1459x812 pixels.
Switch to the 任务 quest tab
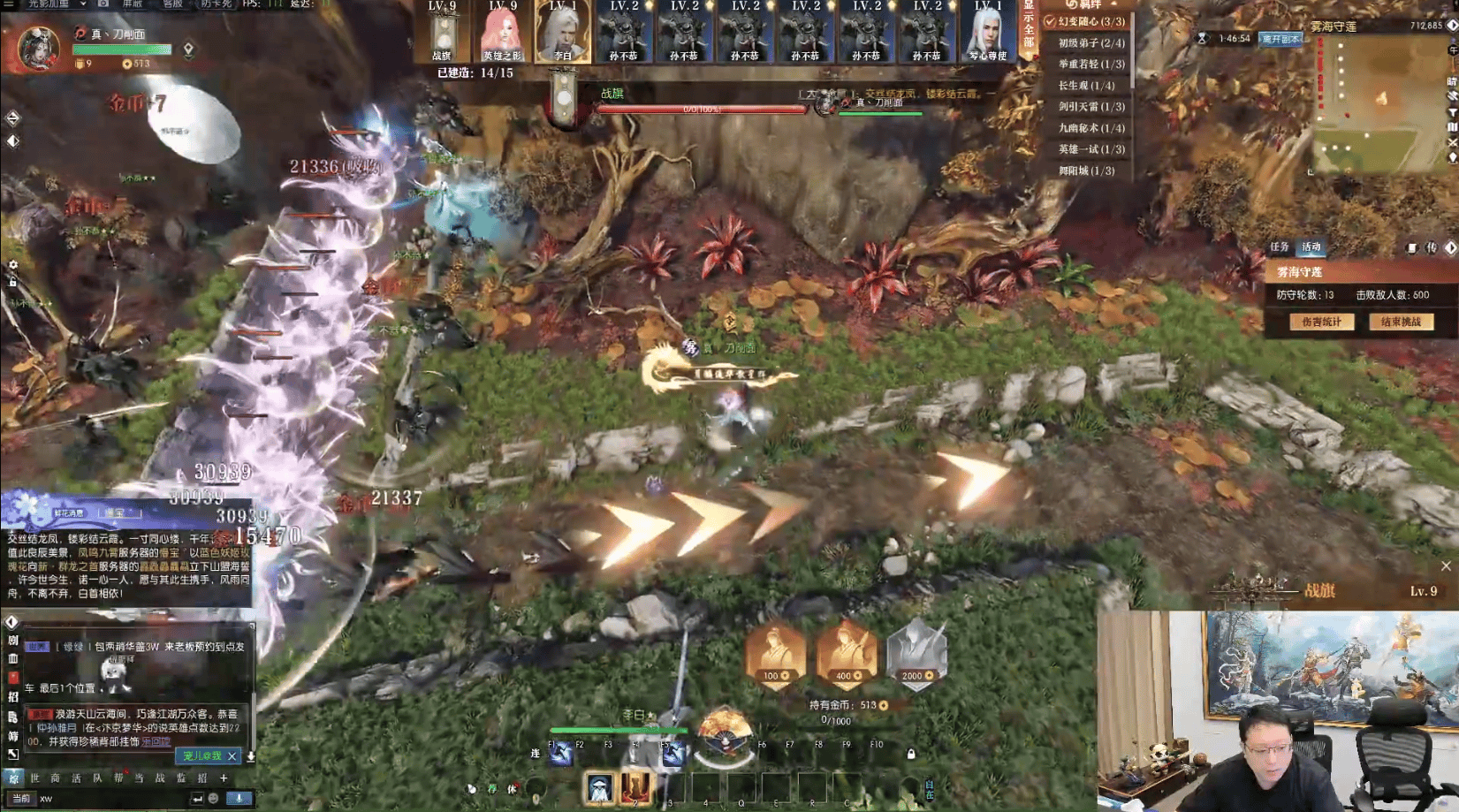[1279, 247]
